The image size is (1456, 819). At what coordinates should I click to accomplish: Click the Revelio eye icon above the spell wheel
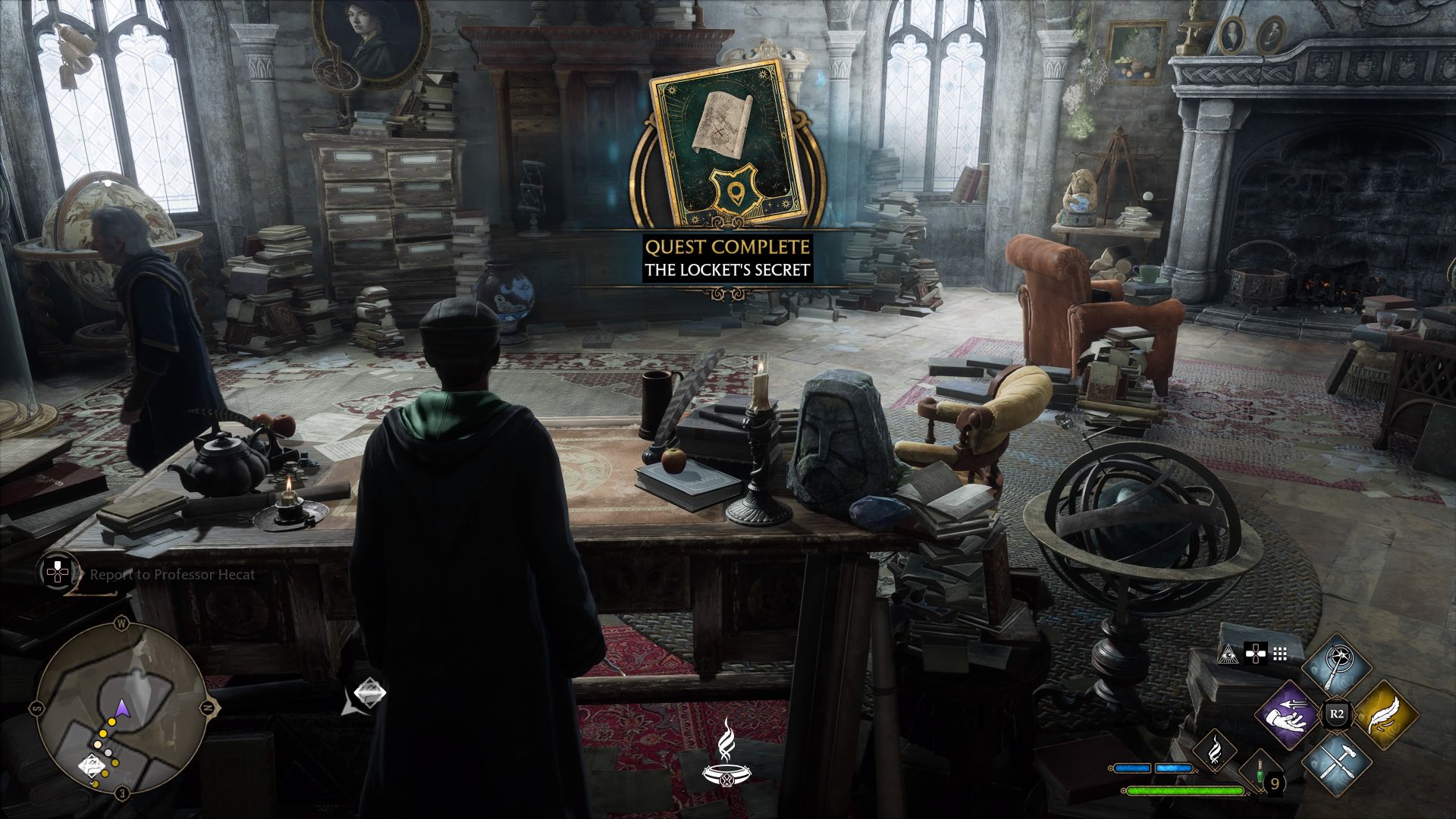pos(1229,654)
